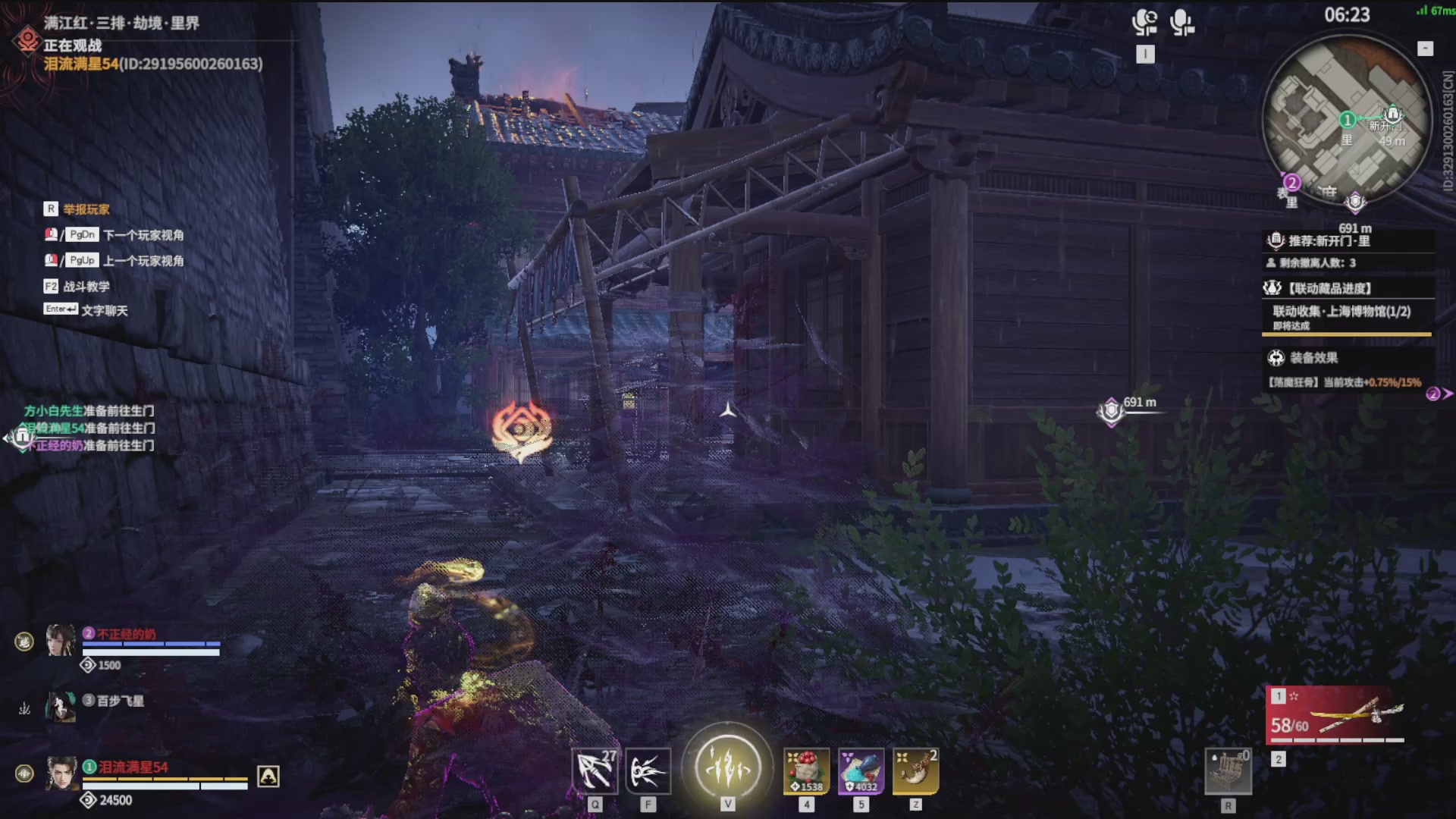Image resolution: width=1456 pixels, height=819 pixels.
Task: Collapse the minimap with the minus button
Action: 1425,49
